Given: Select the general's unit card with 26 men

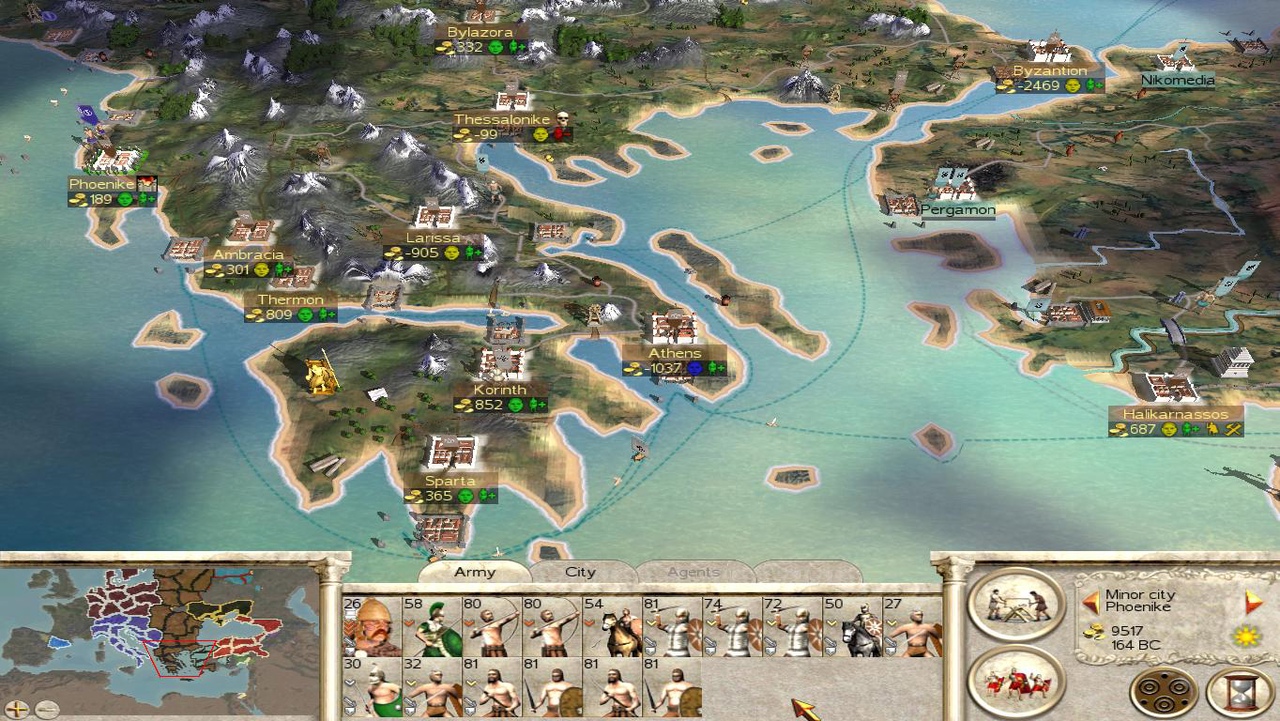Looking at the screenshot, I should [x=371, y=627].
